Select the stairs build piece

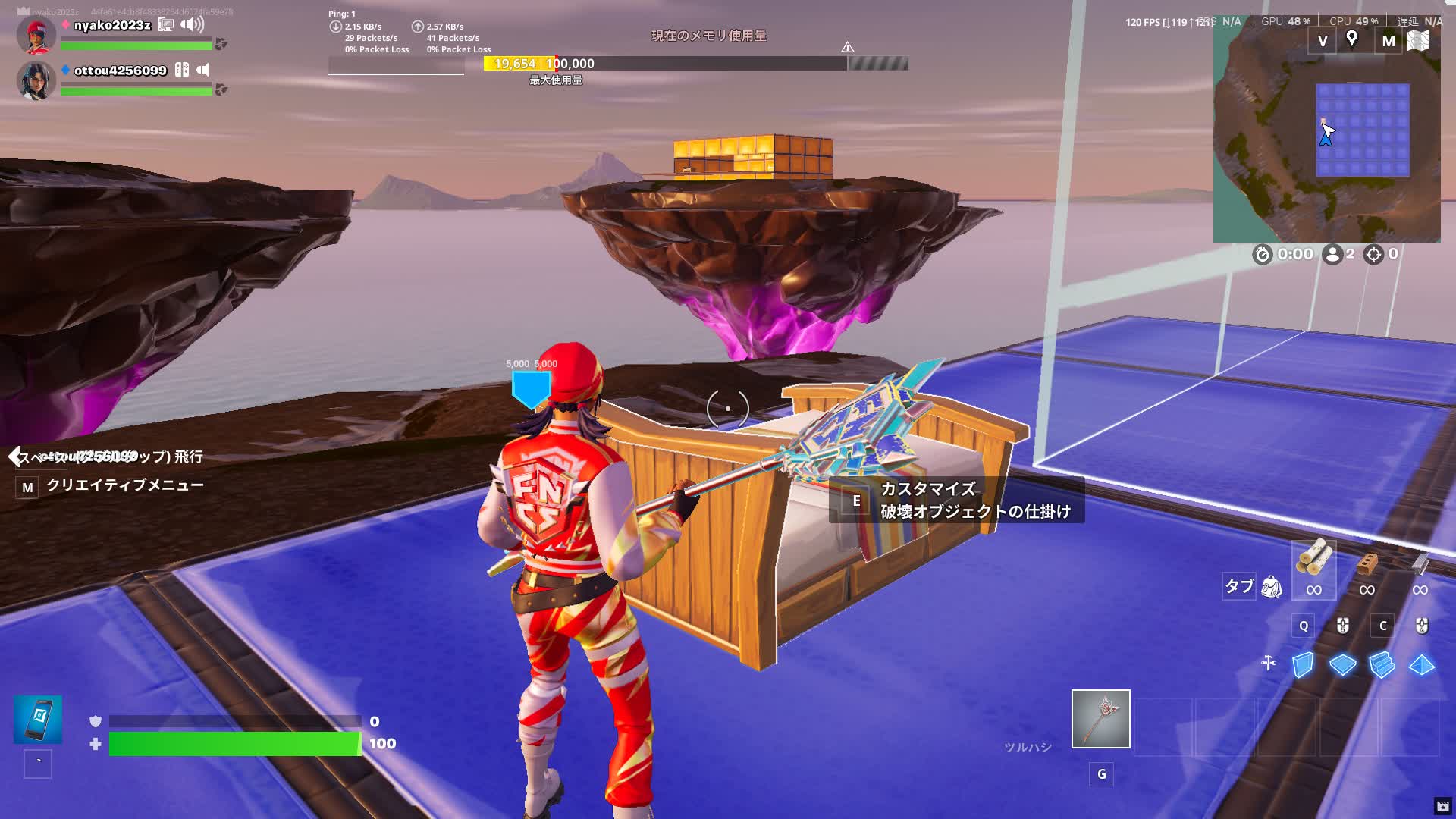tap(1382, 665)
